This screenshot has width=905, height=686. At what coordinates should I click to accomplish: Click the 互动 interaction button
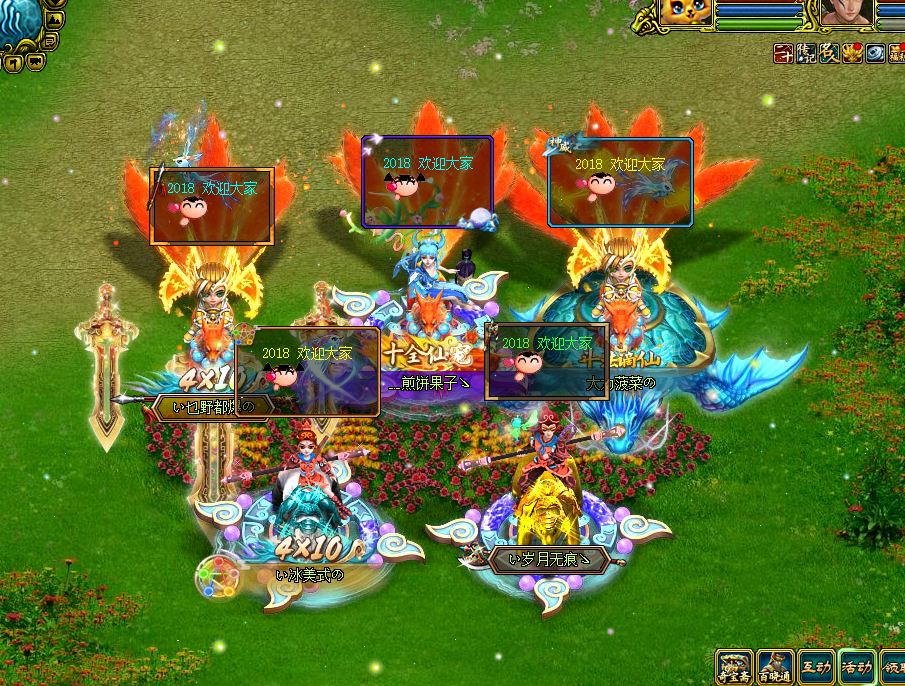[815, 667]
